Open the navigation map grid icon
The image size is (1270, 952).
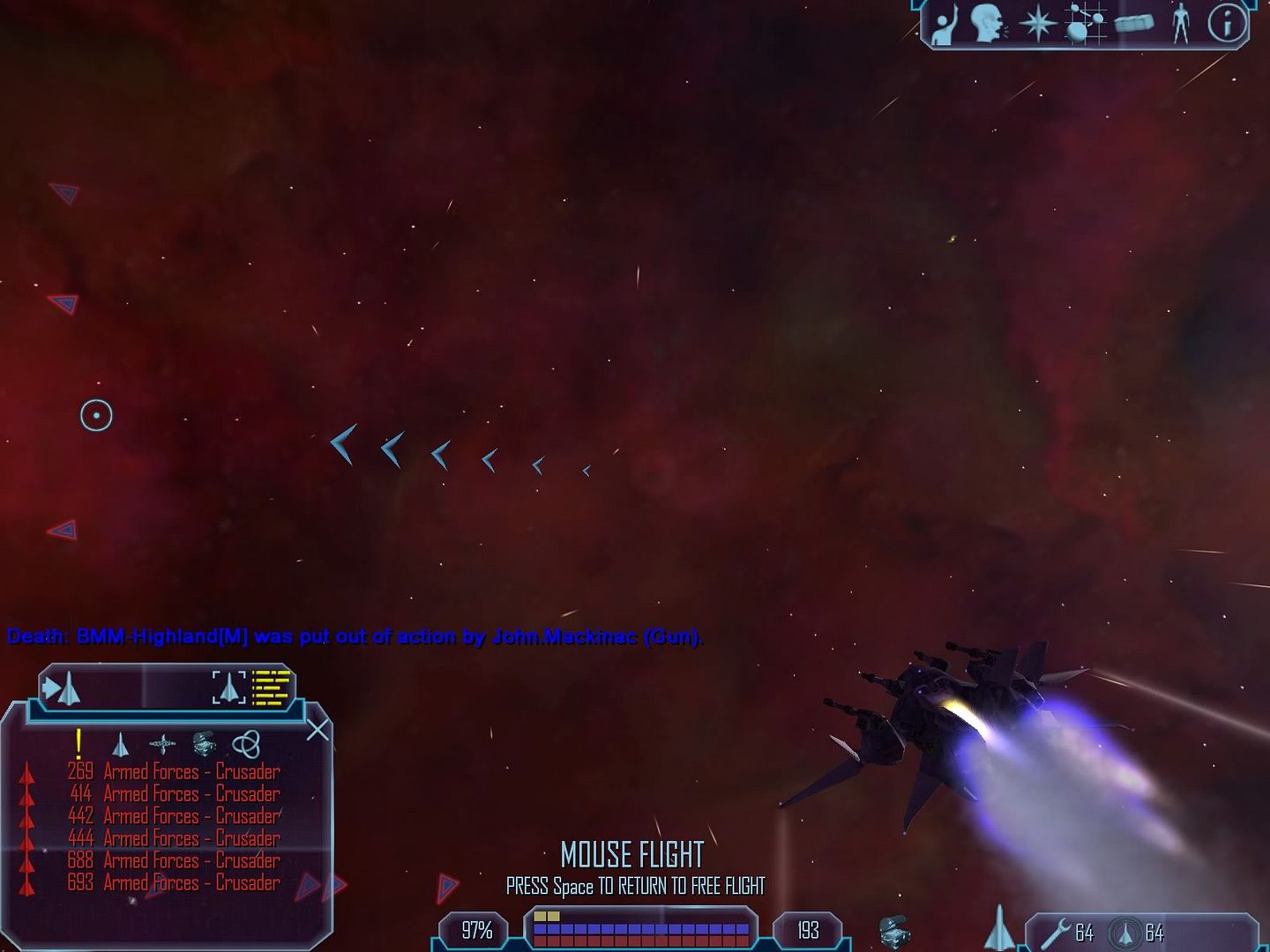[x=1086, y=24]
